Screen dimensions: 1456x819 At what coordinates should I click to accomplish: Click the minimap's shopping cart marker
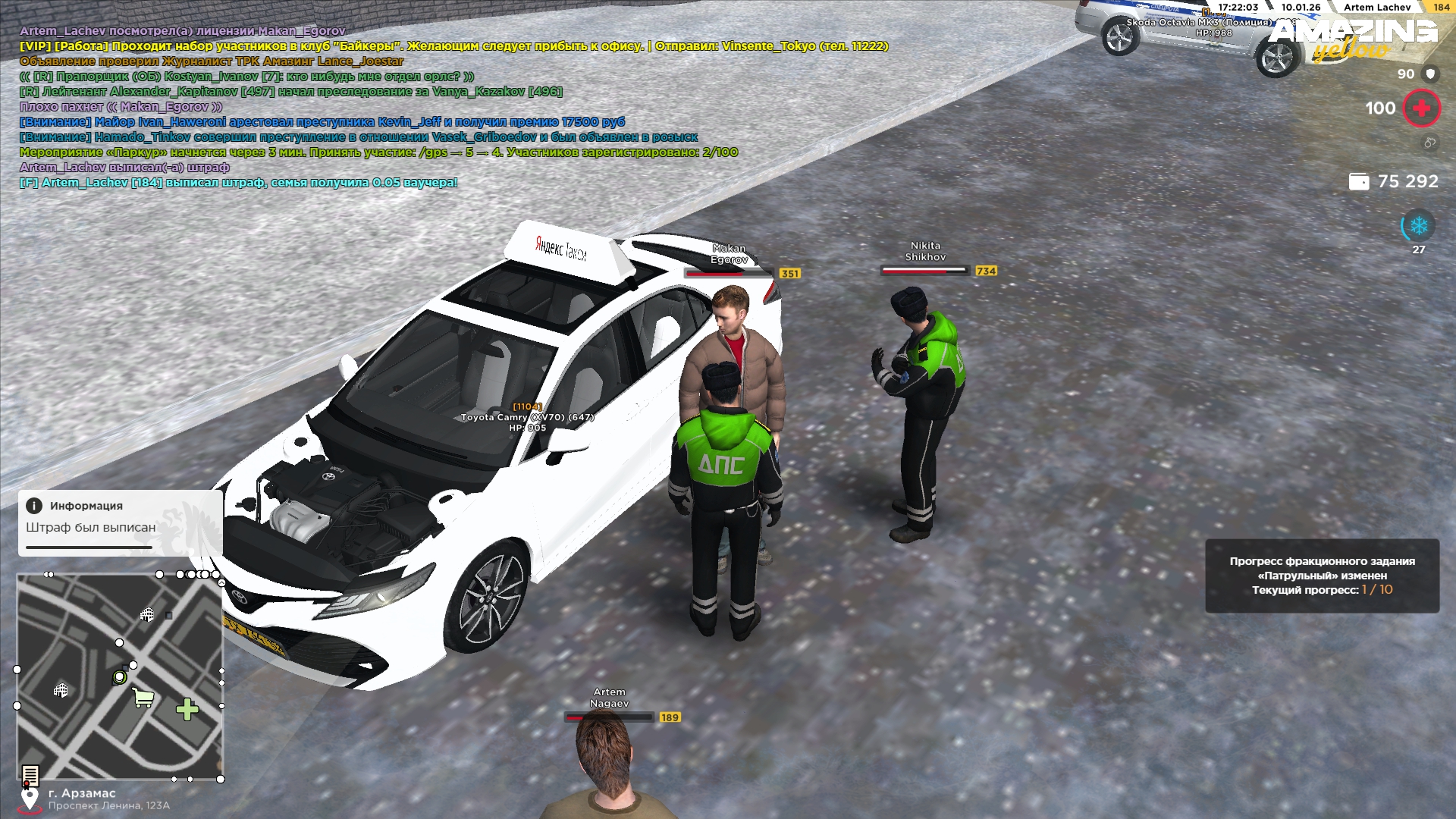tap(143, 697)
